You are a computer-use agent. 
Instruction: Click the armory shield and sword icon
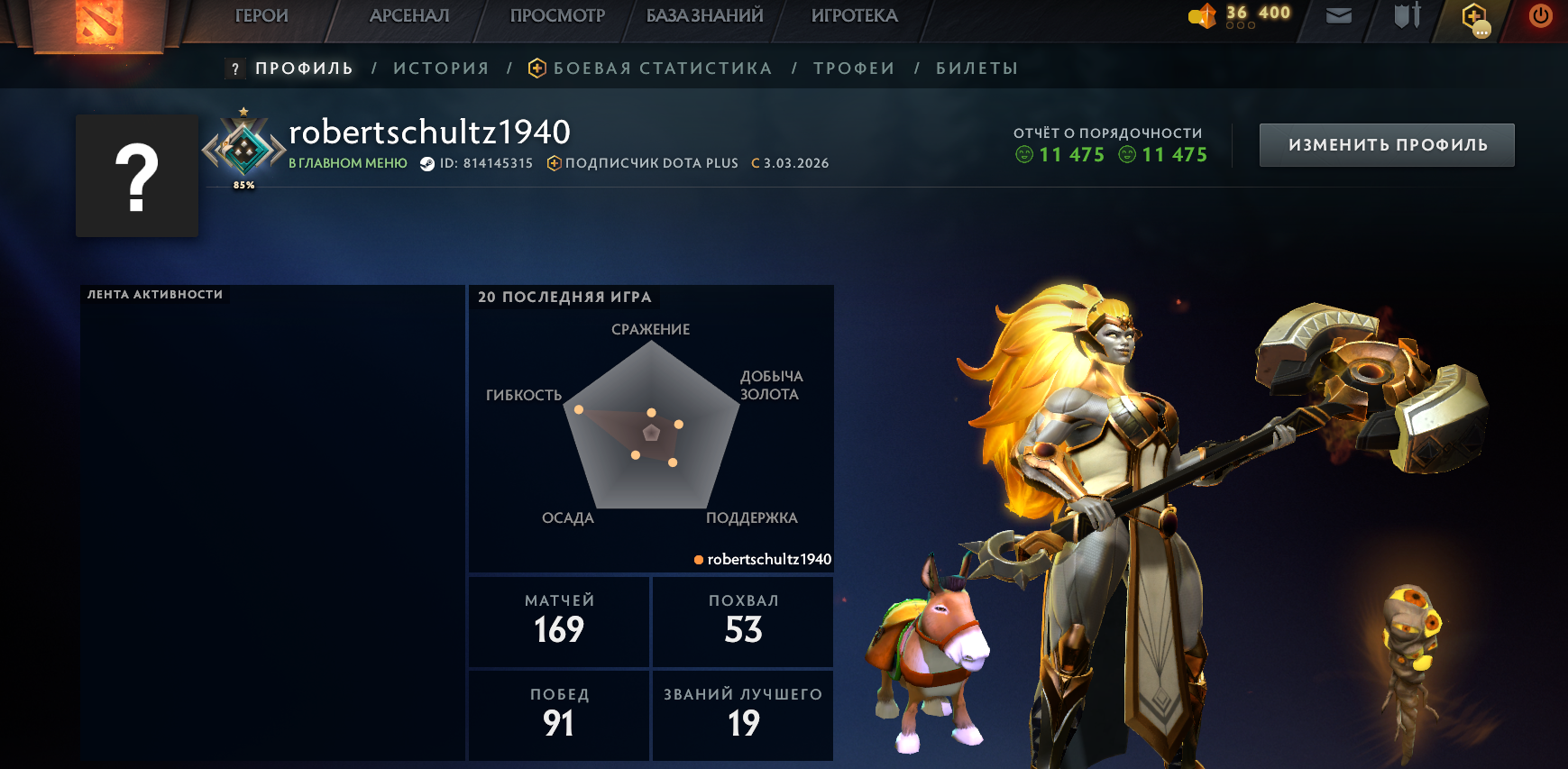[x=1408, y=15]
